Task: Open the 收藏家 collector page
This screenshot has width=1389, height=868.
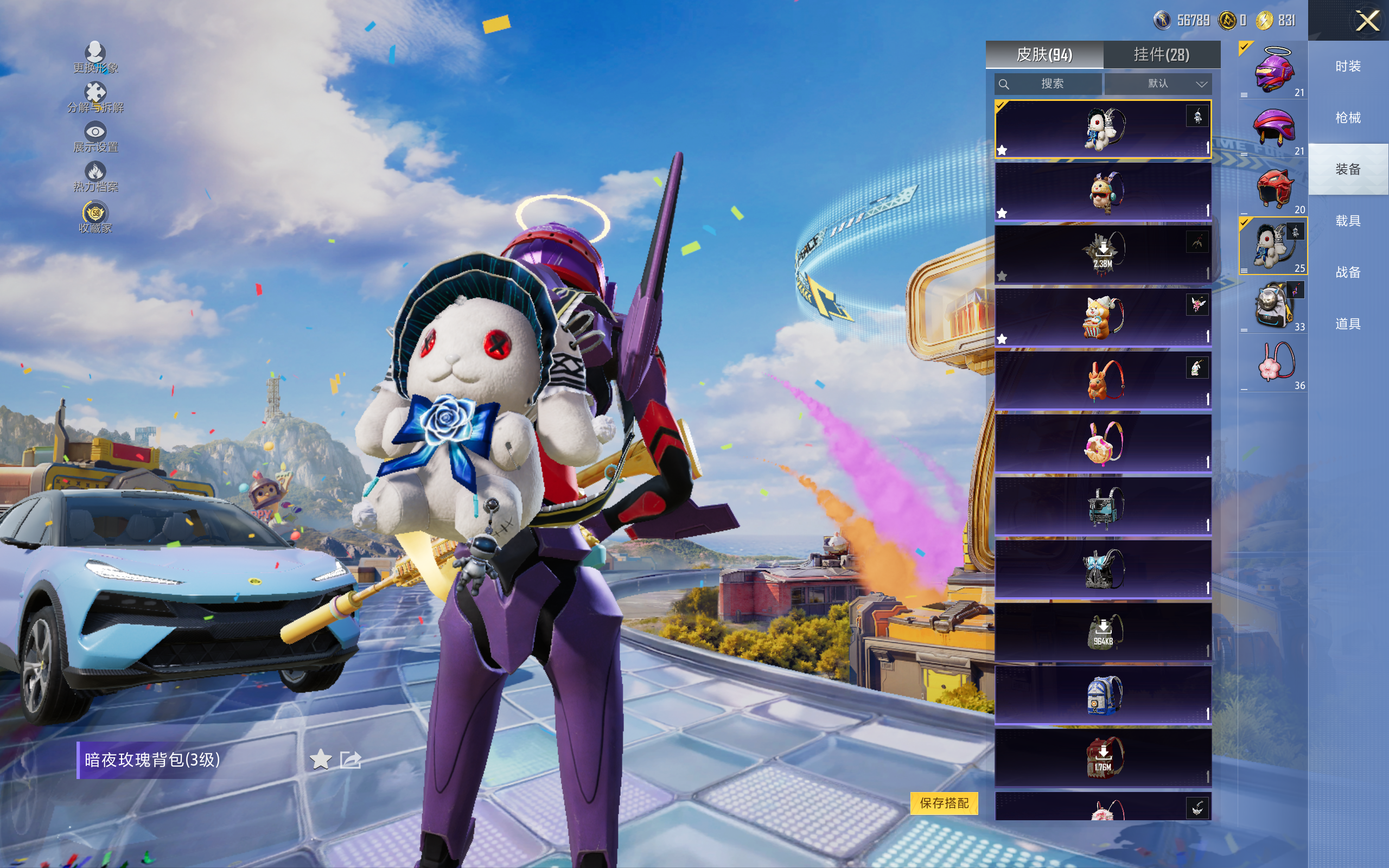Action: click(95, 218)
